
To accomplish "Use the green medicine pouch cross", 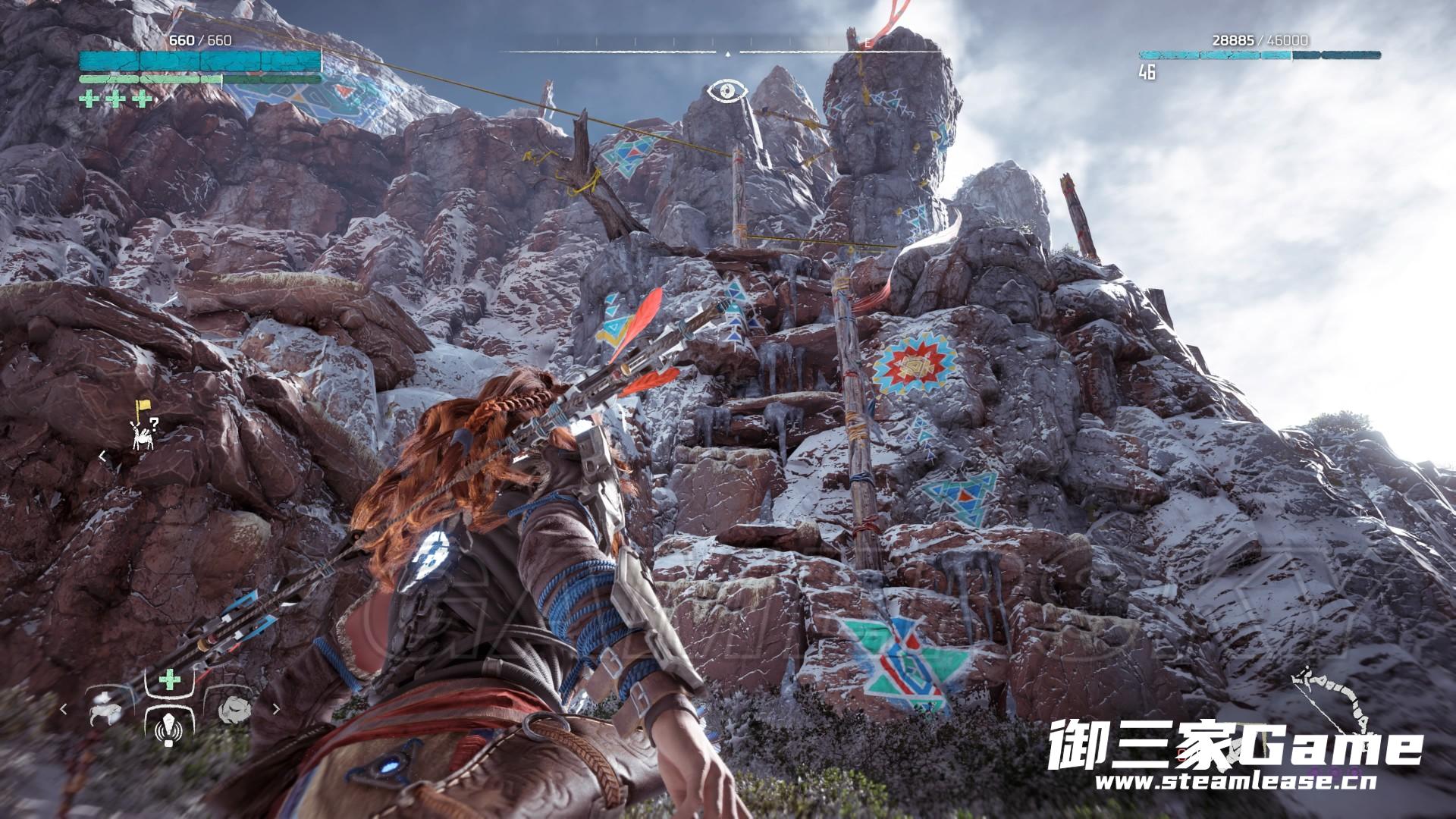I will [x=169, y=681].
